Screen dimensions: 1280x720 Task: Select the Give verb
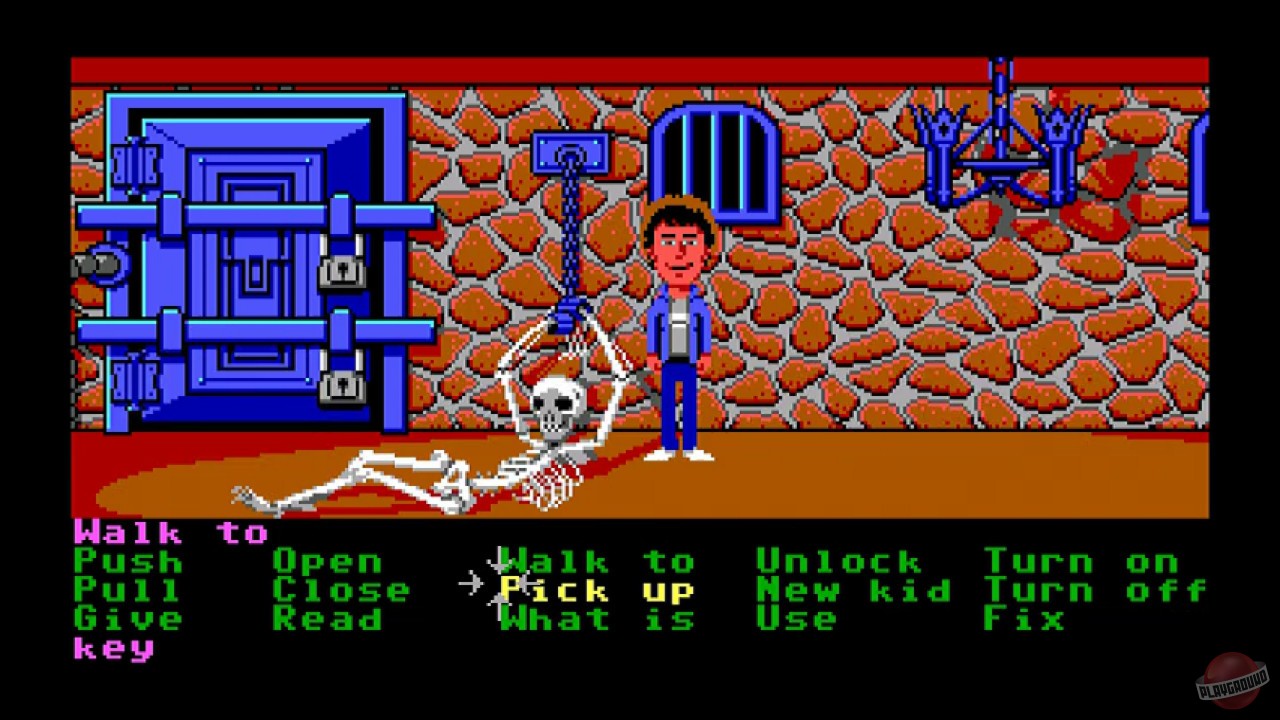point(125,618)
